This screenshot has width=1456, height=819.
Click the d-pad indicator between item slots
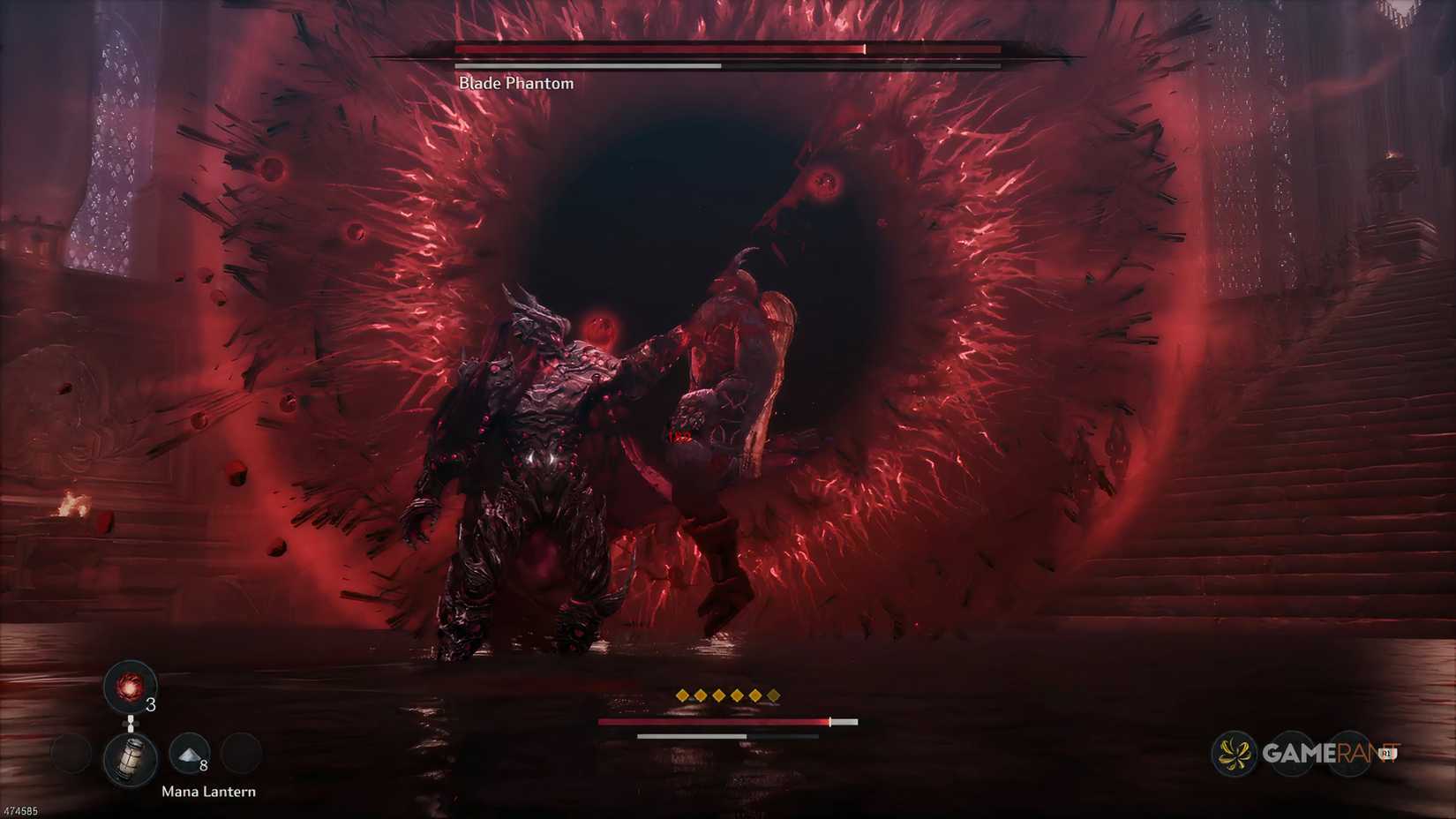[131, 723]
